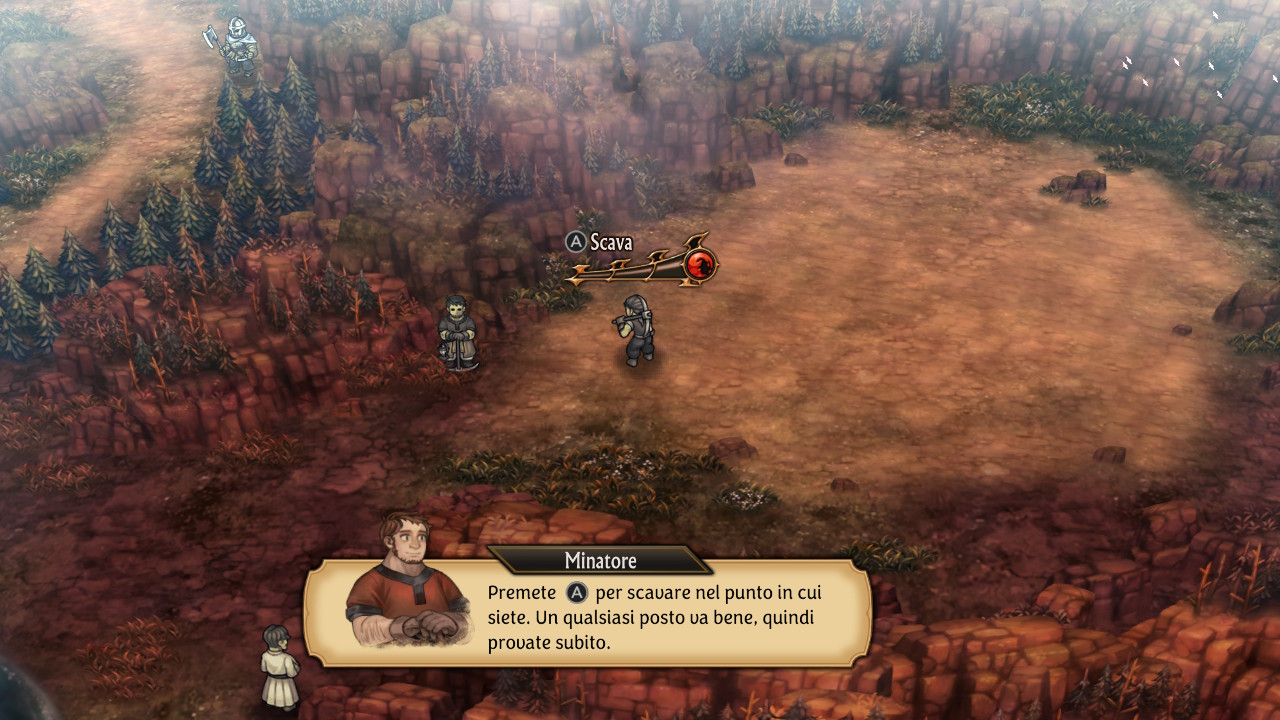Advance the Minatore dialogue box
This screenshot has height=720, width=1280.
tap(655, 617)
